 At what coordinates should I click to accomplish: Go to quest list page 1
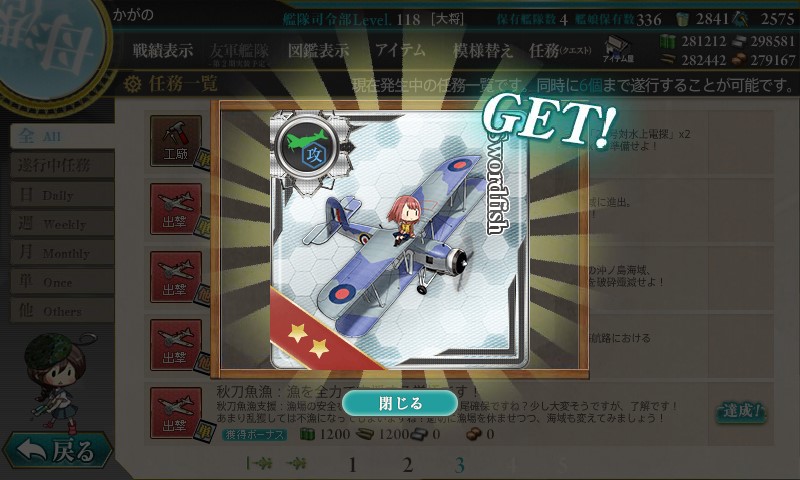(x=352, y=464)
